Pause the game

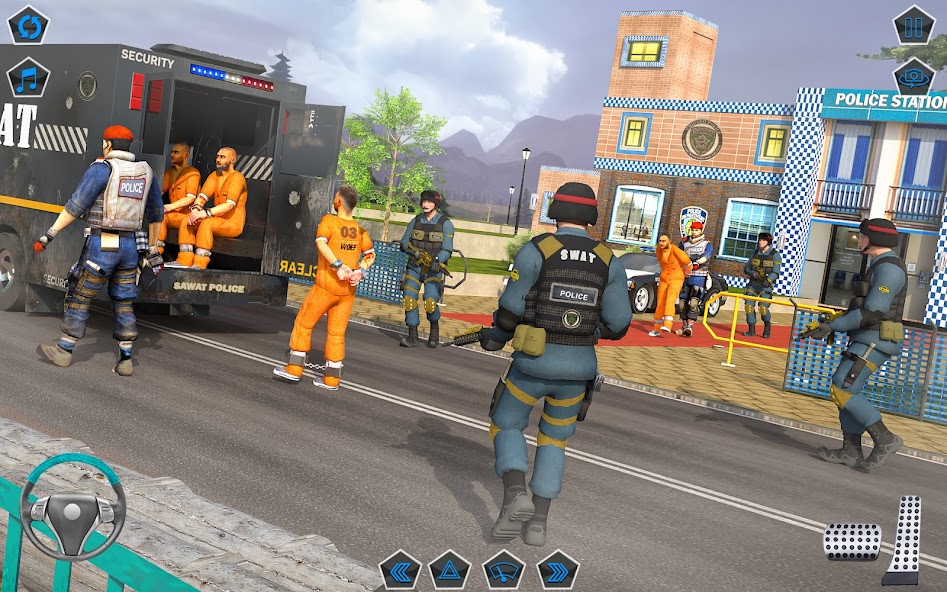(x=913, y=25)
